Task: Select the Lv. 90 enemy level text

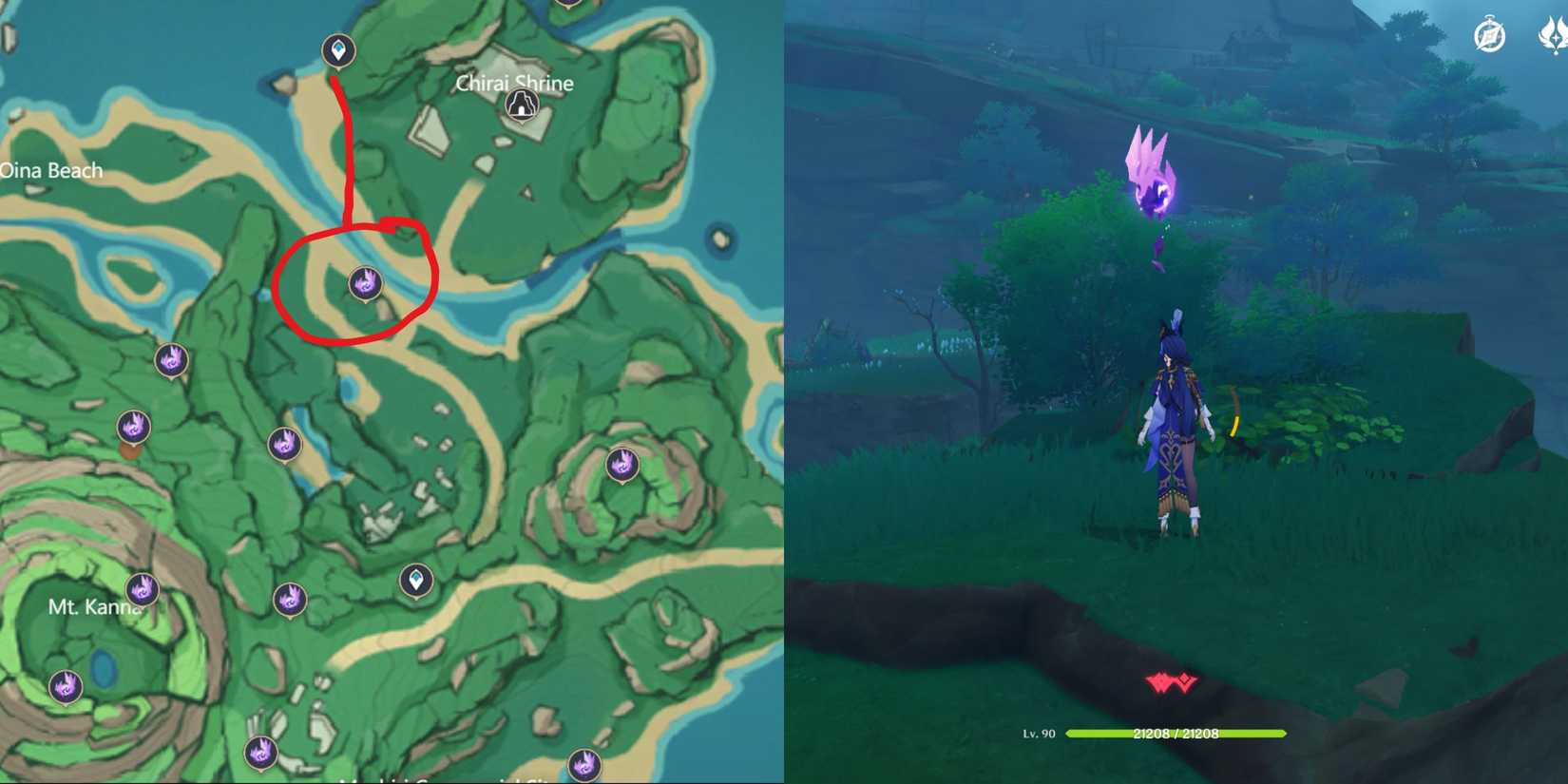Action: (1038, 734)
